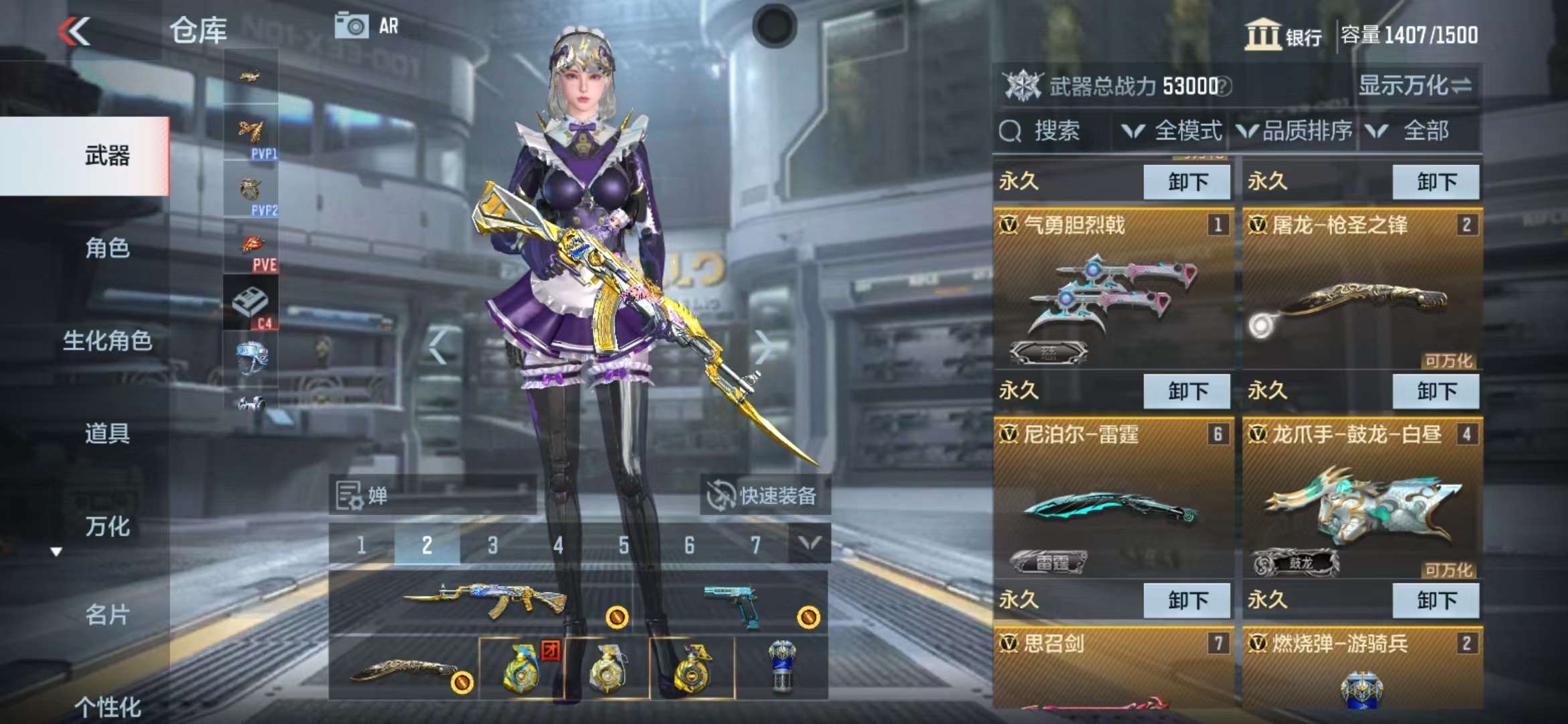Open the 品质排序 sort dropdown
Image resolution: width=1568 pixels, height=724 pixels.
pos(1295,131)
